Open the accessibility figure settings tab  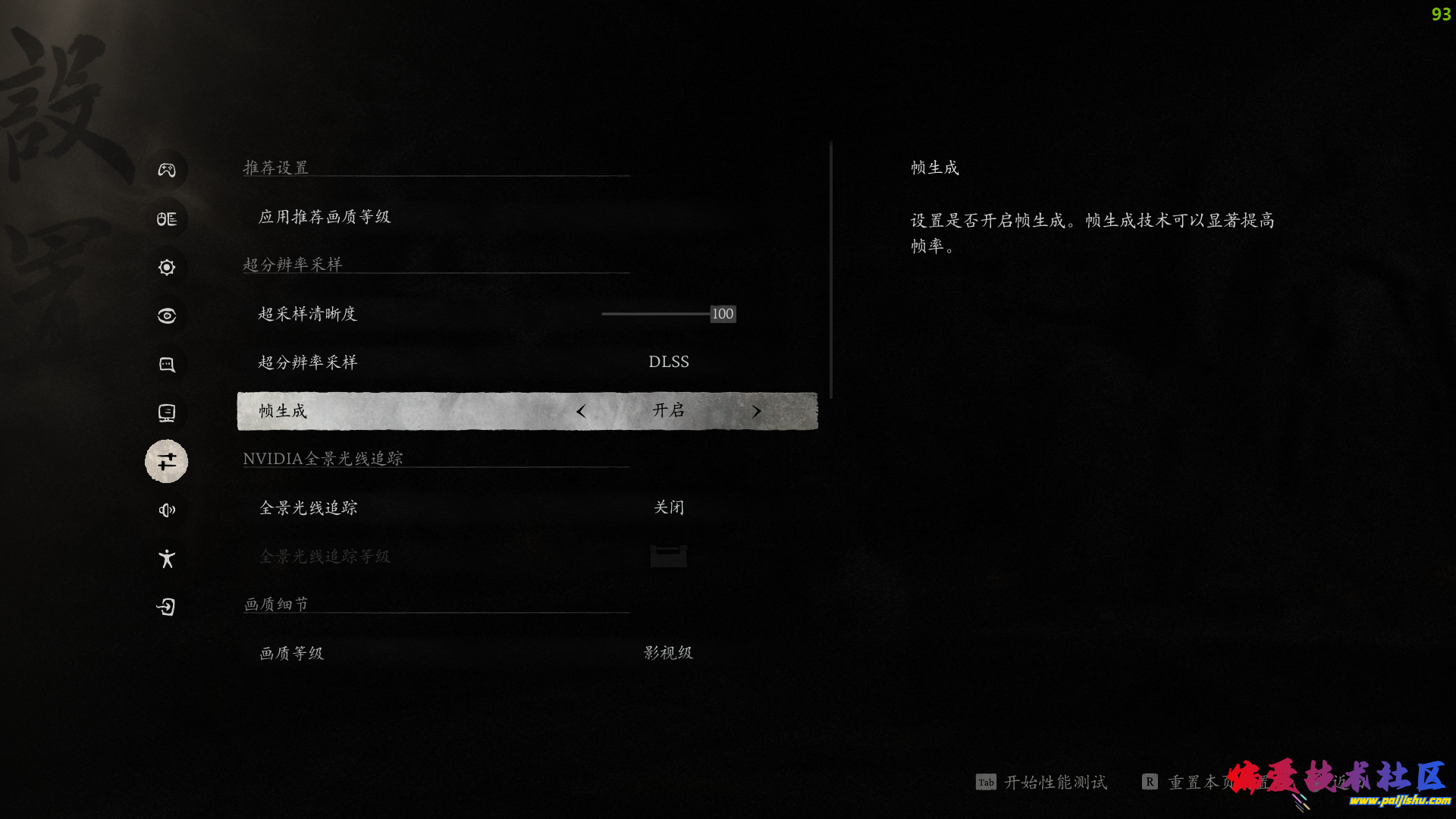167,558
